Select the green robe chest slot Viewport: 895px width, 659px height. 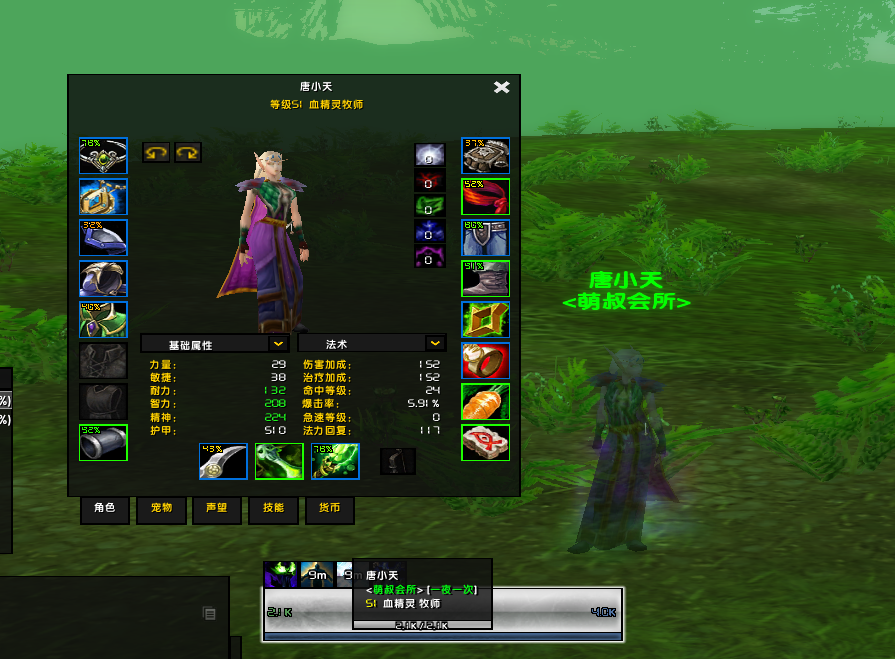point(104,320)
